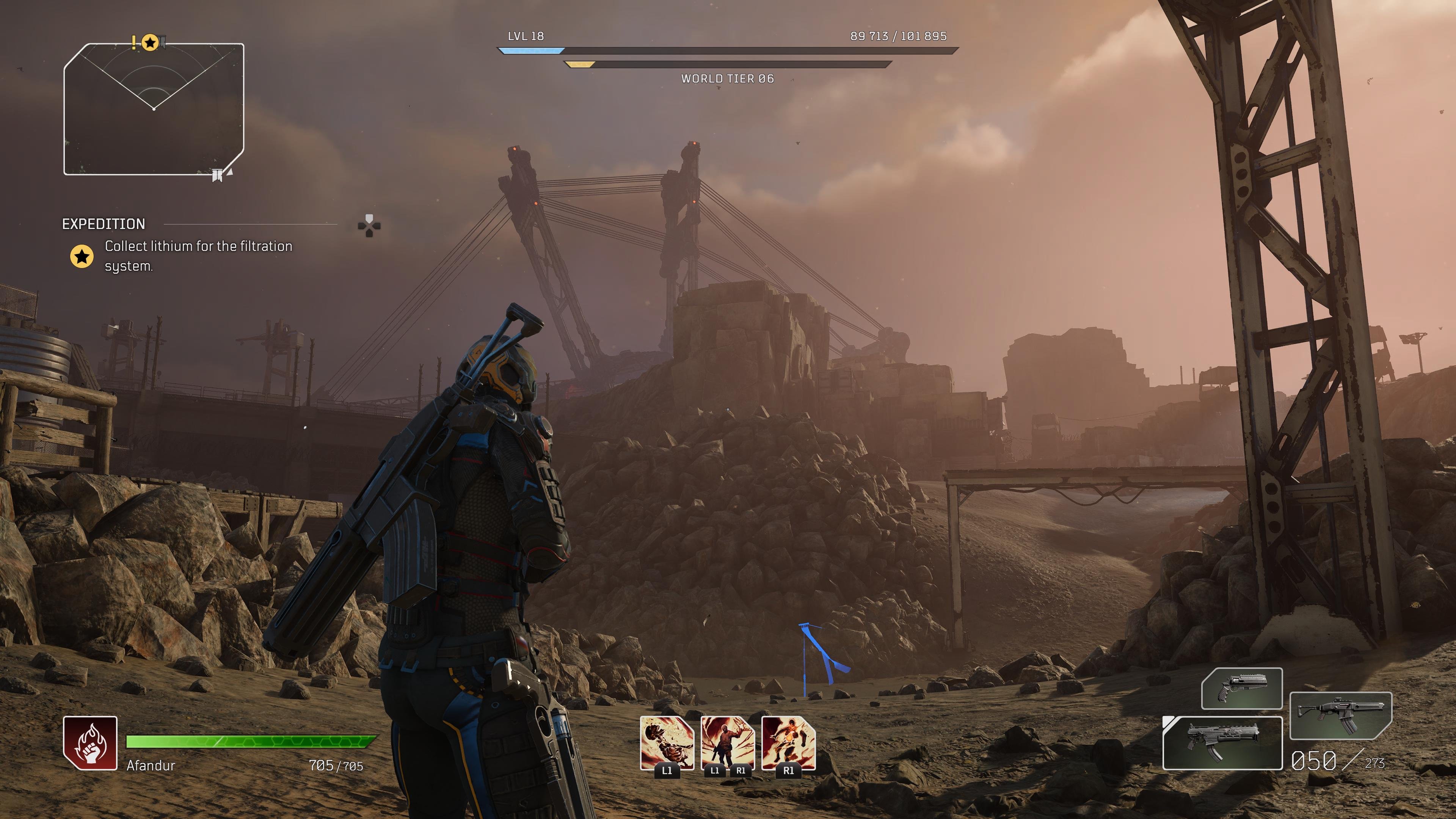Trigger the burning-core body explosion ability

point(788,742)
